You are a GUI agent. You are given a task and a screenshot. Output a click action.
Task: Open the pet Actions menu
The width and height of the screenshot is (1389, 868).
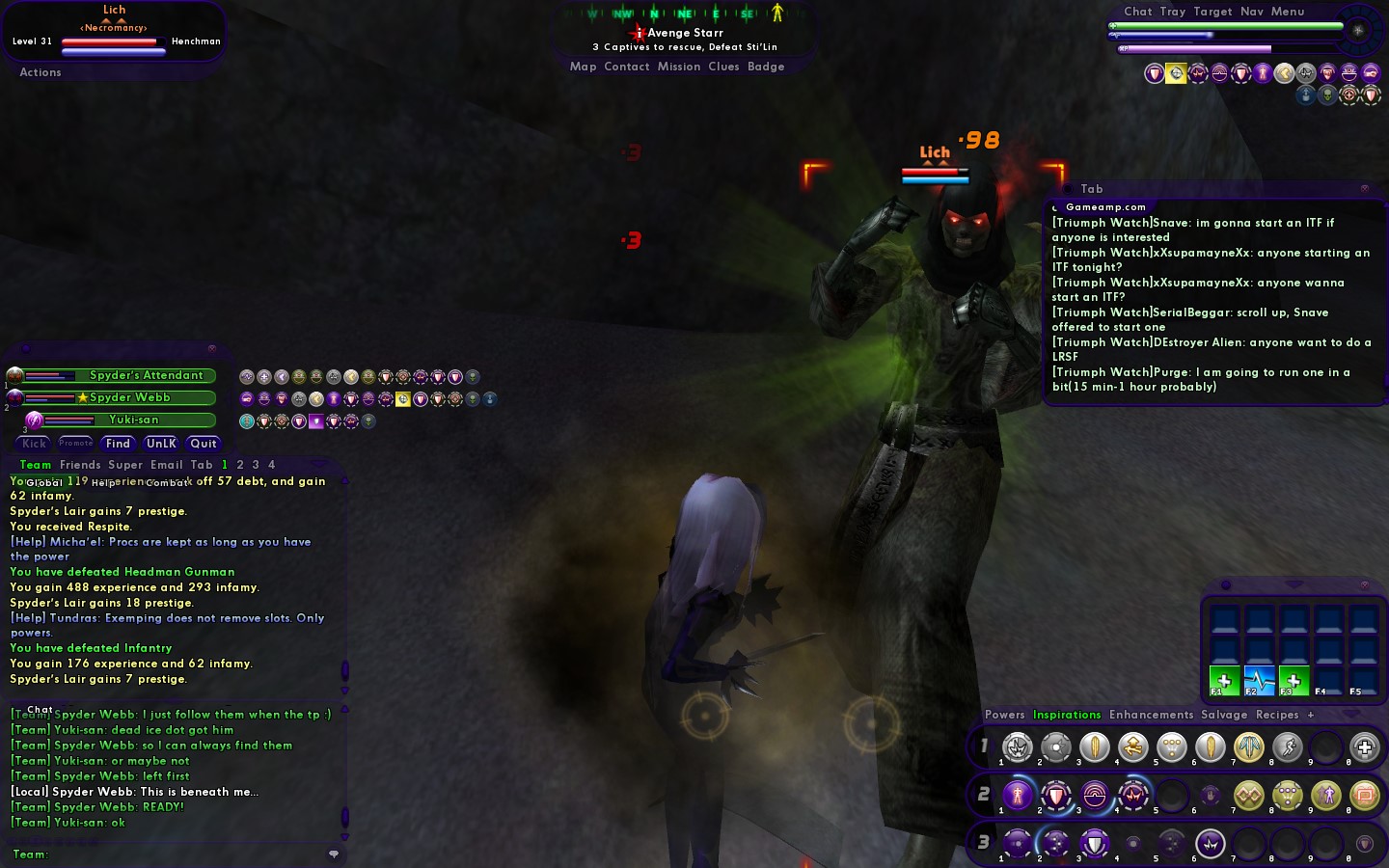tap(41, 72)
